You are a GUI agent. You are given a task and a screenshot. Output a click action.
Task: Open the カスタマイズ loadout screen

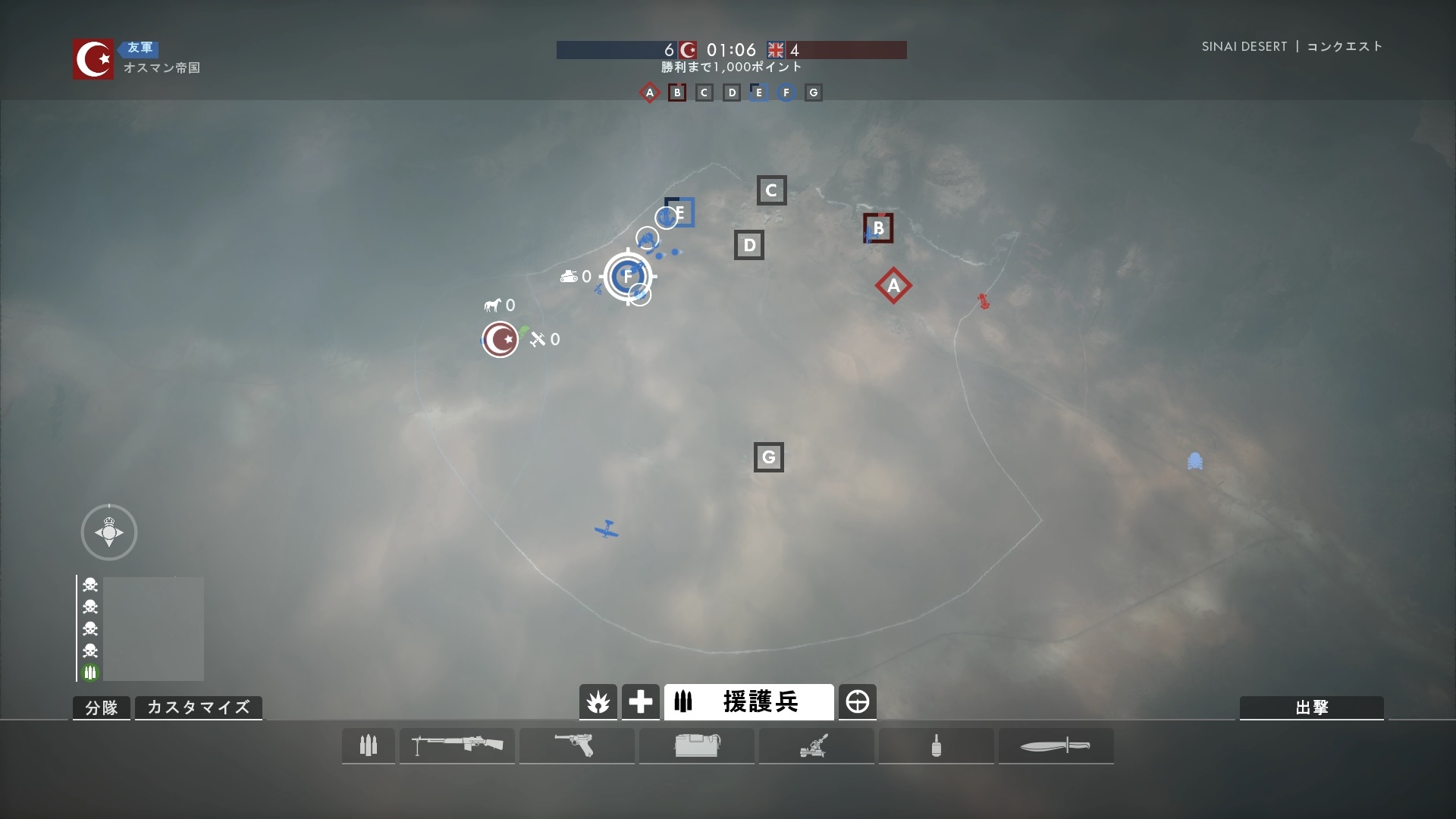[198, 708]
